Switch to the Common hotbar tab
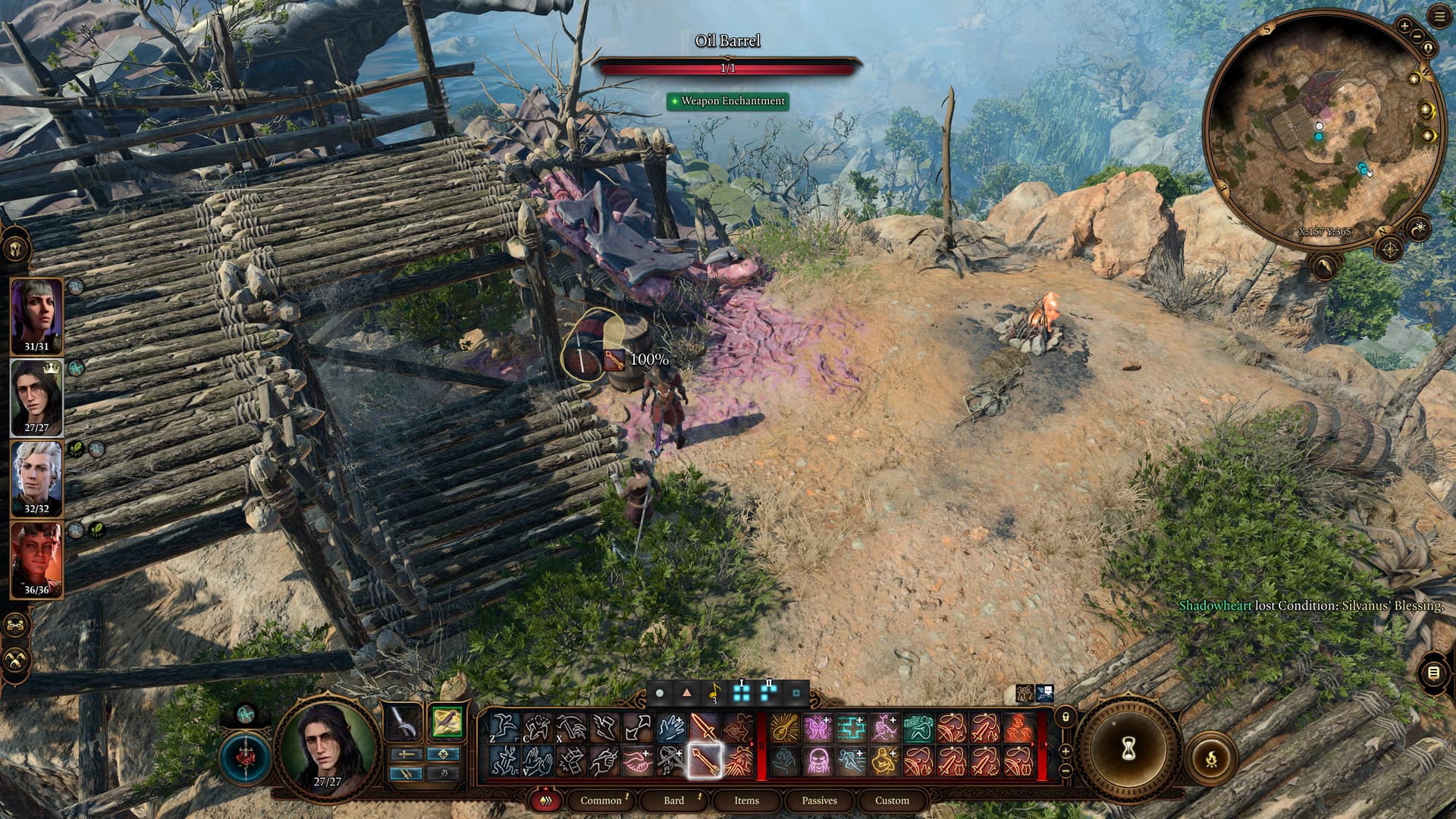 coord(601,800)
